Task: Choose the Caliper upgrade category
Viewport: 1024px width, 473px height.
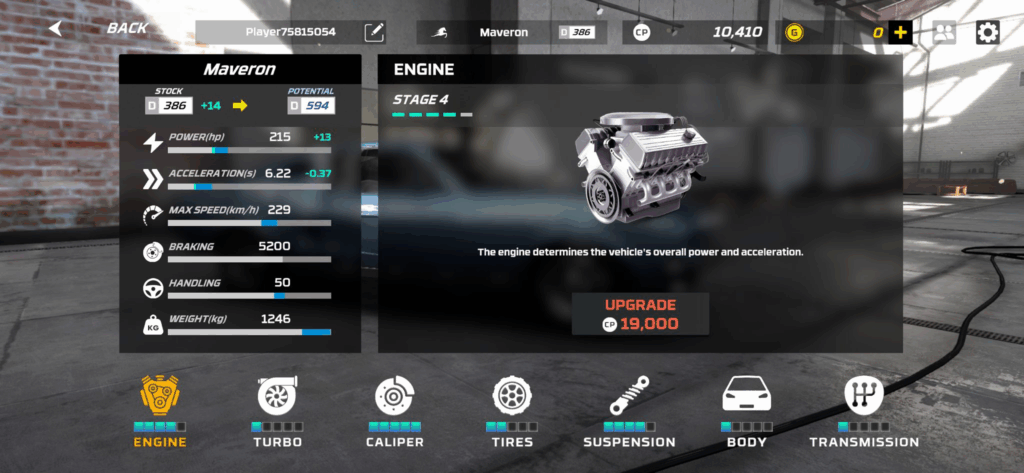Action: (x=394, y=410)
